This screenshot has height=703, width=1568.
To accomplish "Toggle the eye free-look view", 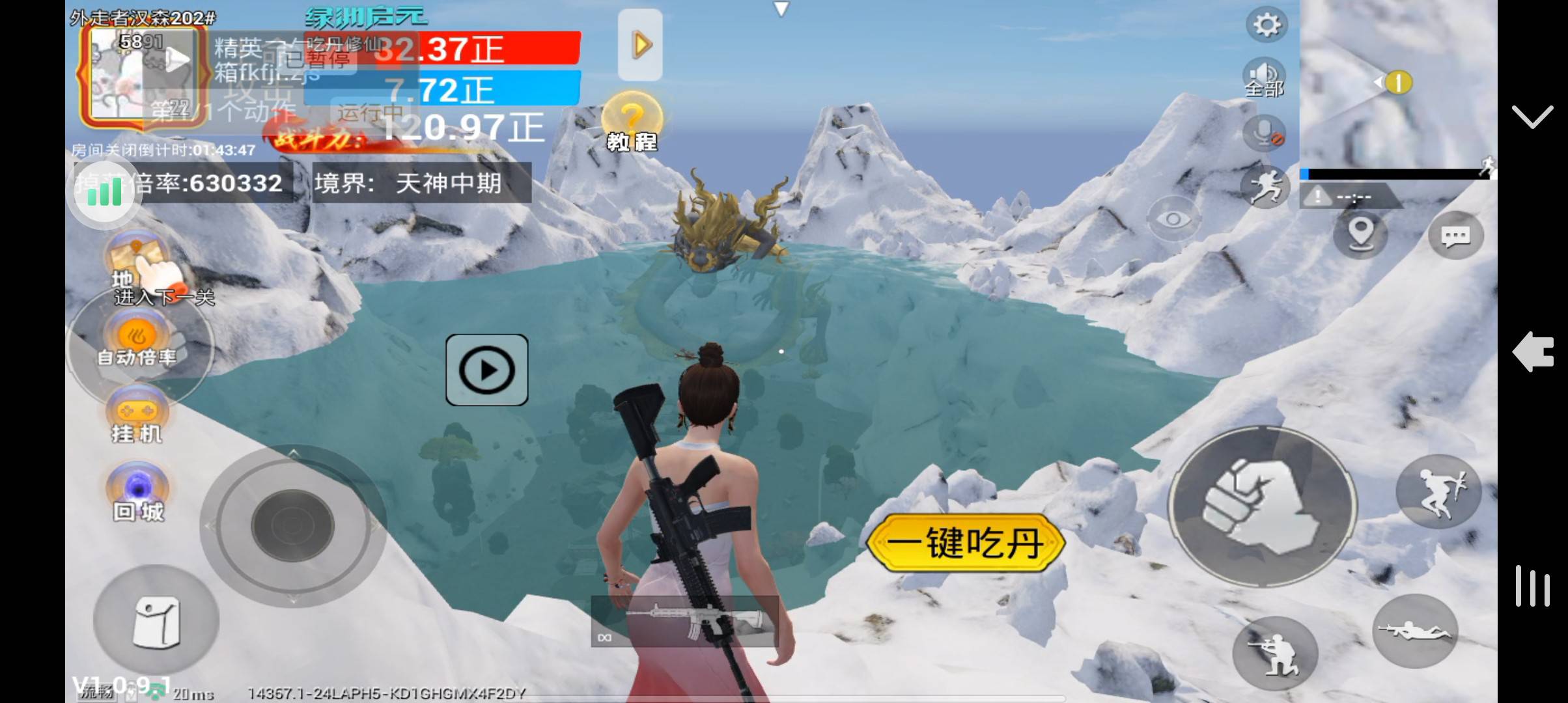I will [1173, 219].
